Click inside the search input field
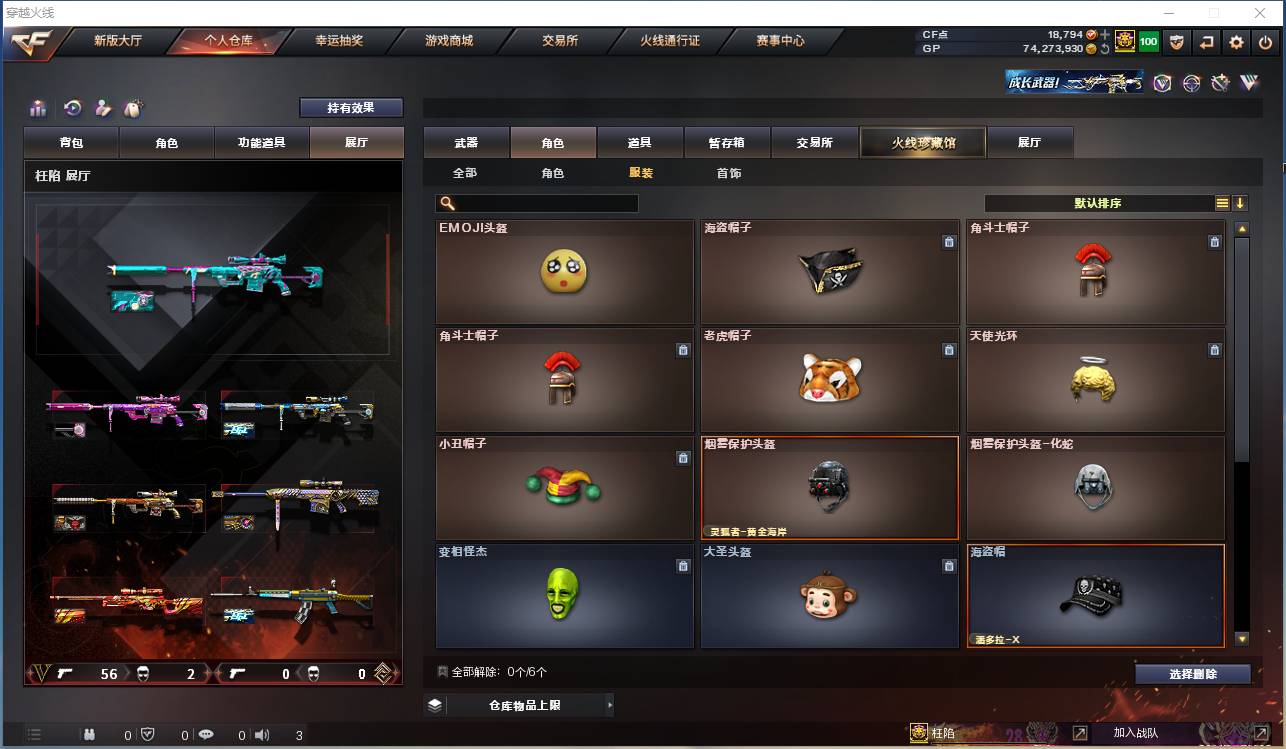The width and height of the screenshot is (1286, 749). tap(540, 203)
